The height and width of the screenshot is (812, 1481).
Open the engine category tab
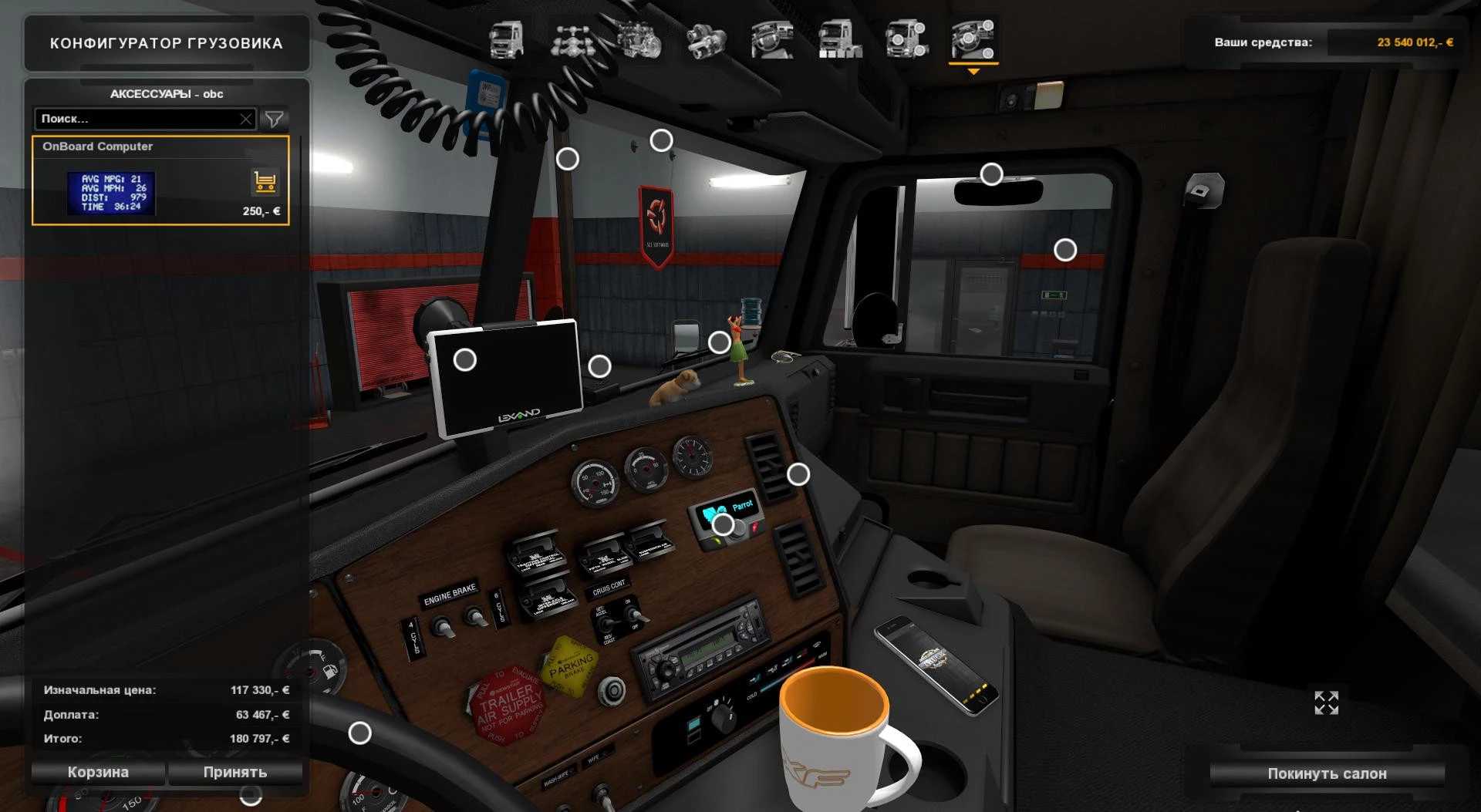[x=639, y=39]
